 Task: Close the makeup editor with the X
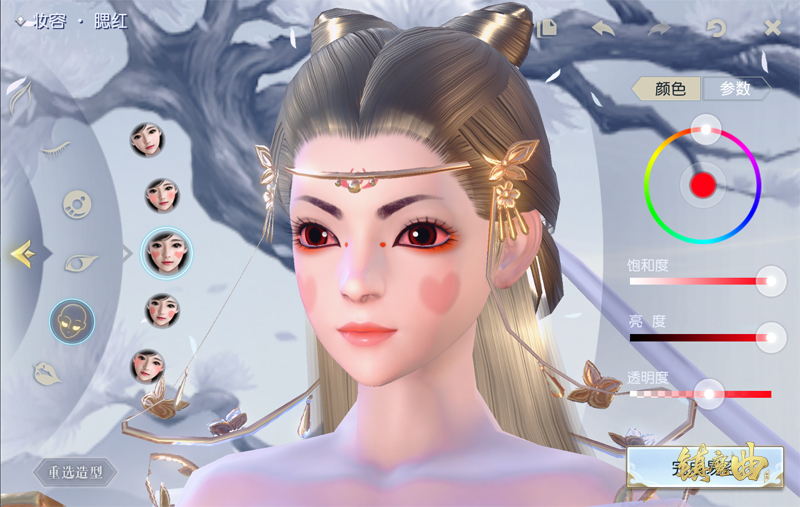[772, 28]
